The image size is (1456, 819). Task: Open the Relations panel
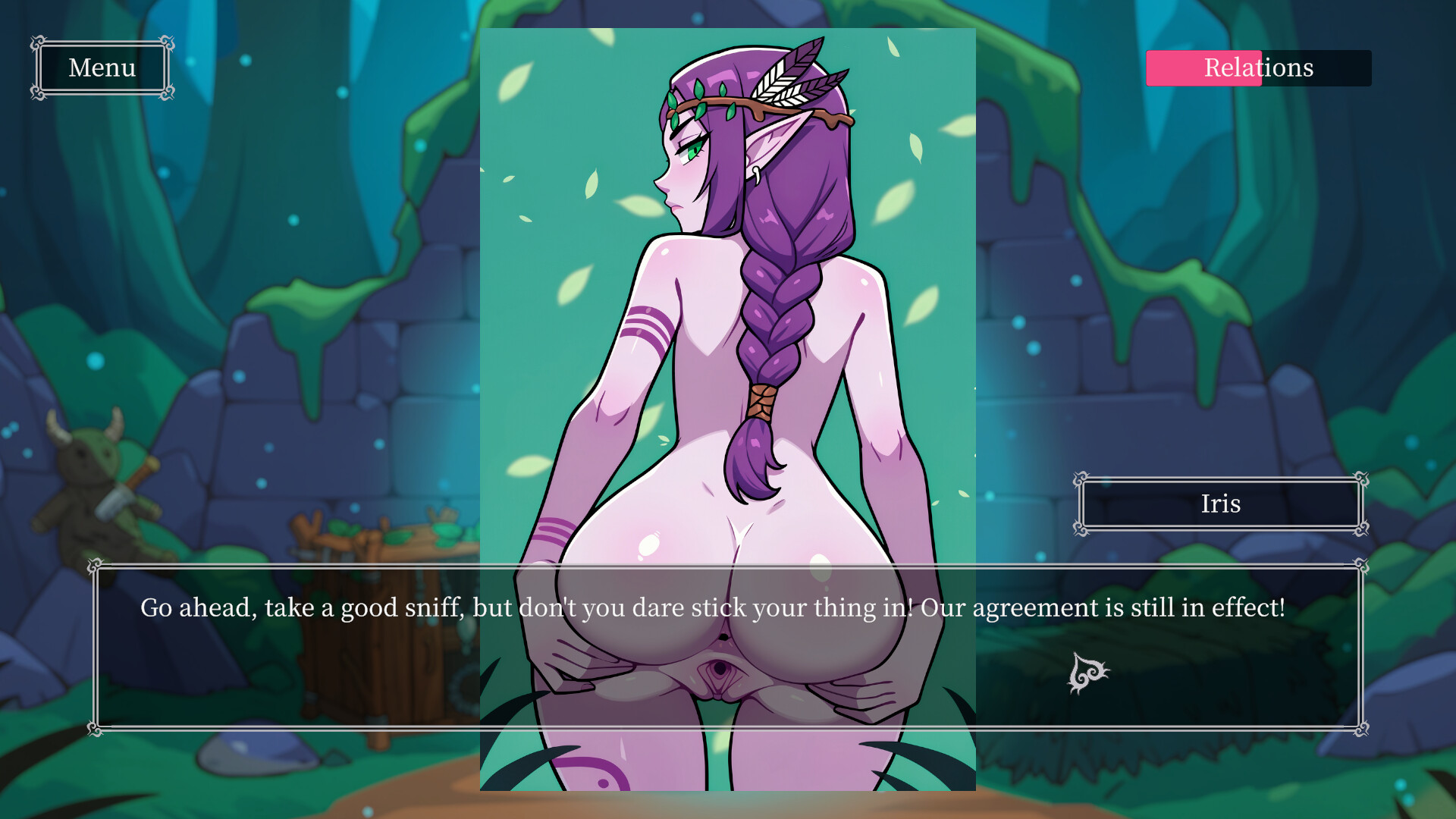click(x=1258, y=68)
